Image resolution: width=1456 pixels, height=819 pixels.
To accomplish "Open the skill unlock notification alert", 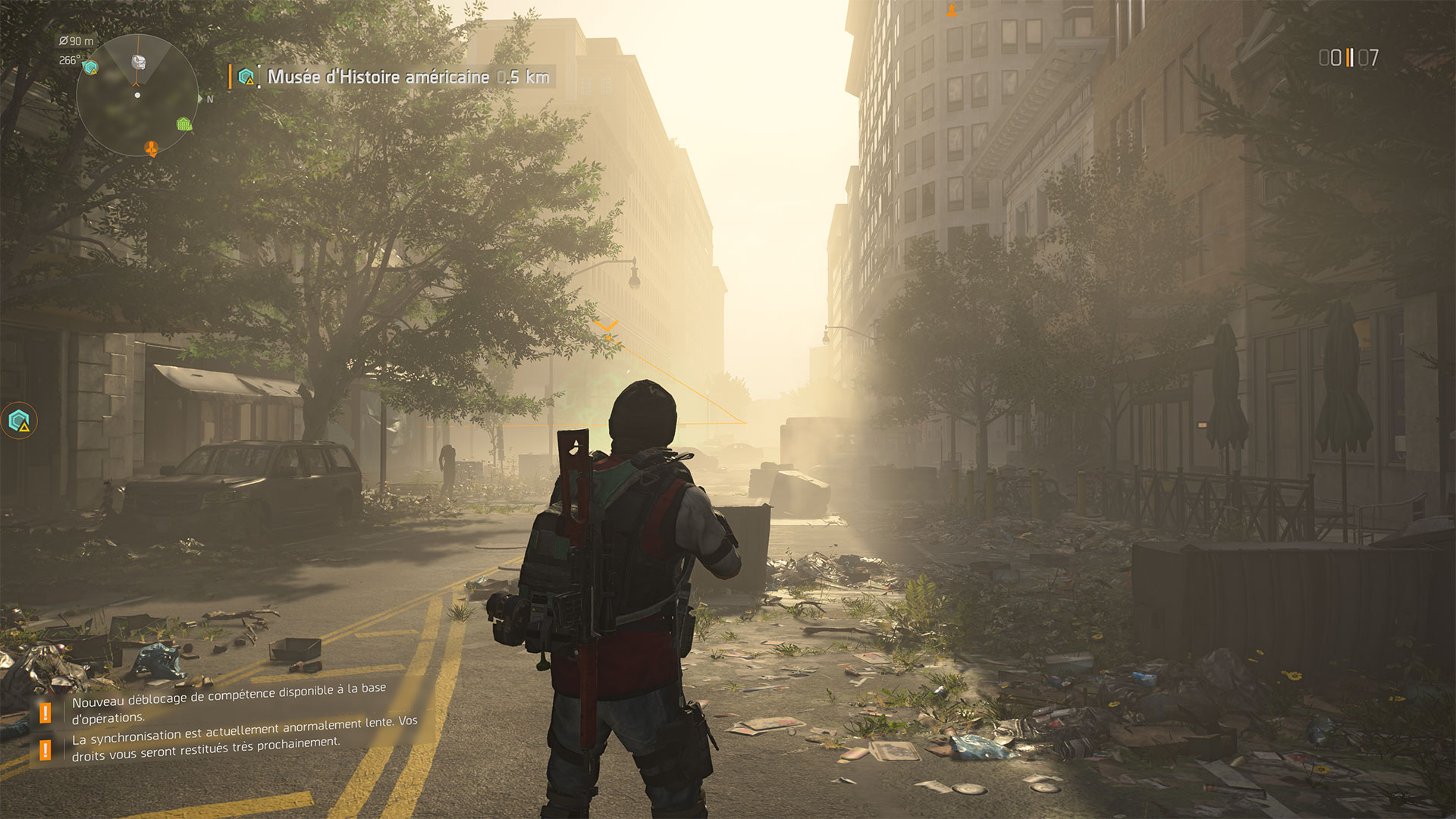I will (227, 702).
